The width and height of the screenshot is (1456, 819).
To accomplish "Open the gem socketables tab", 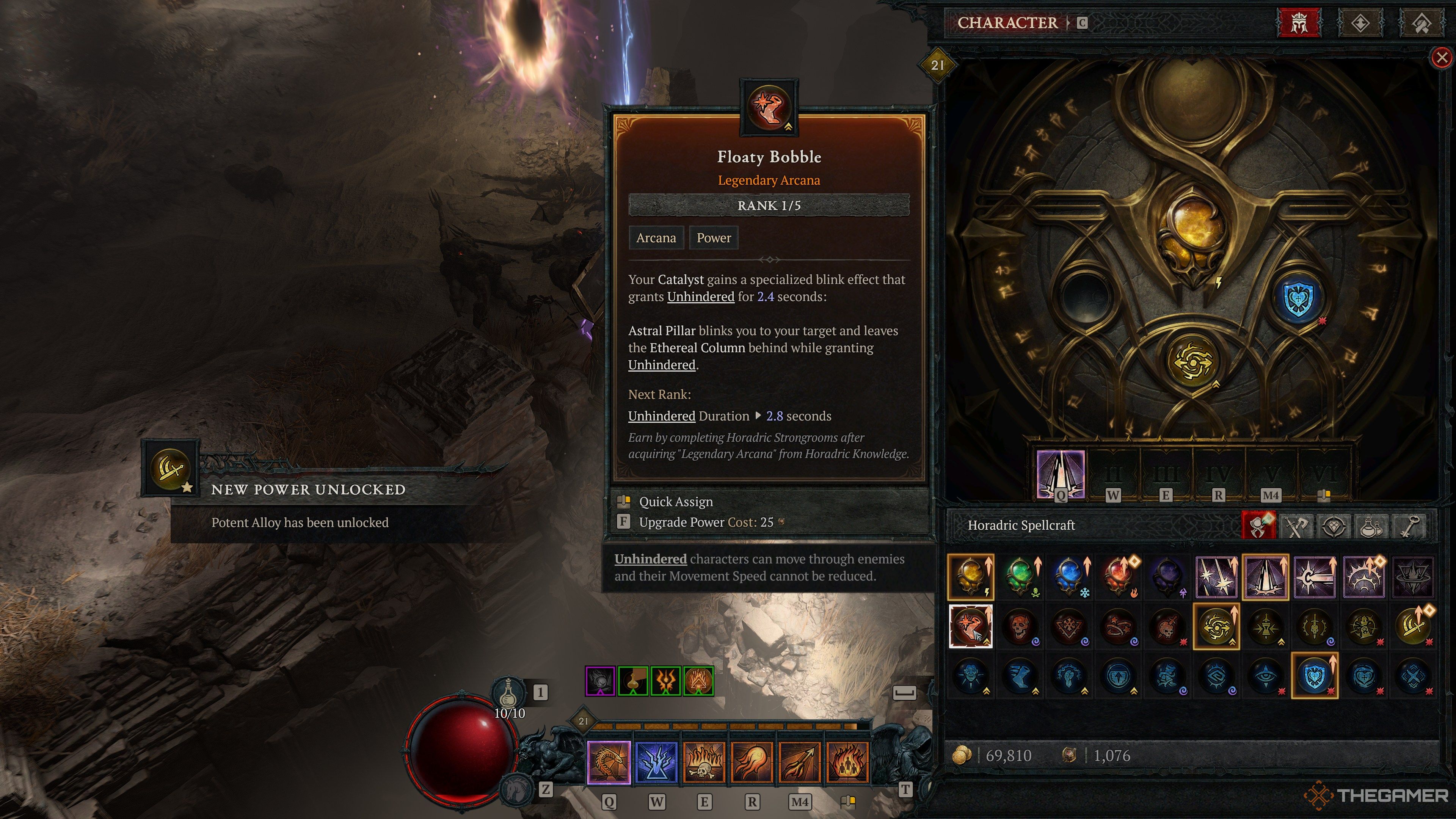I will (x=1334, y=526).
